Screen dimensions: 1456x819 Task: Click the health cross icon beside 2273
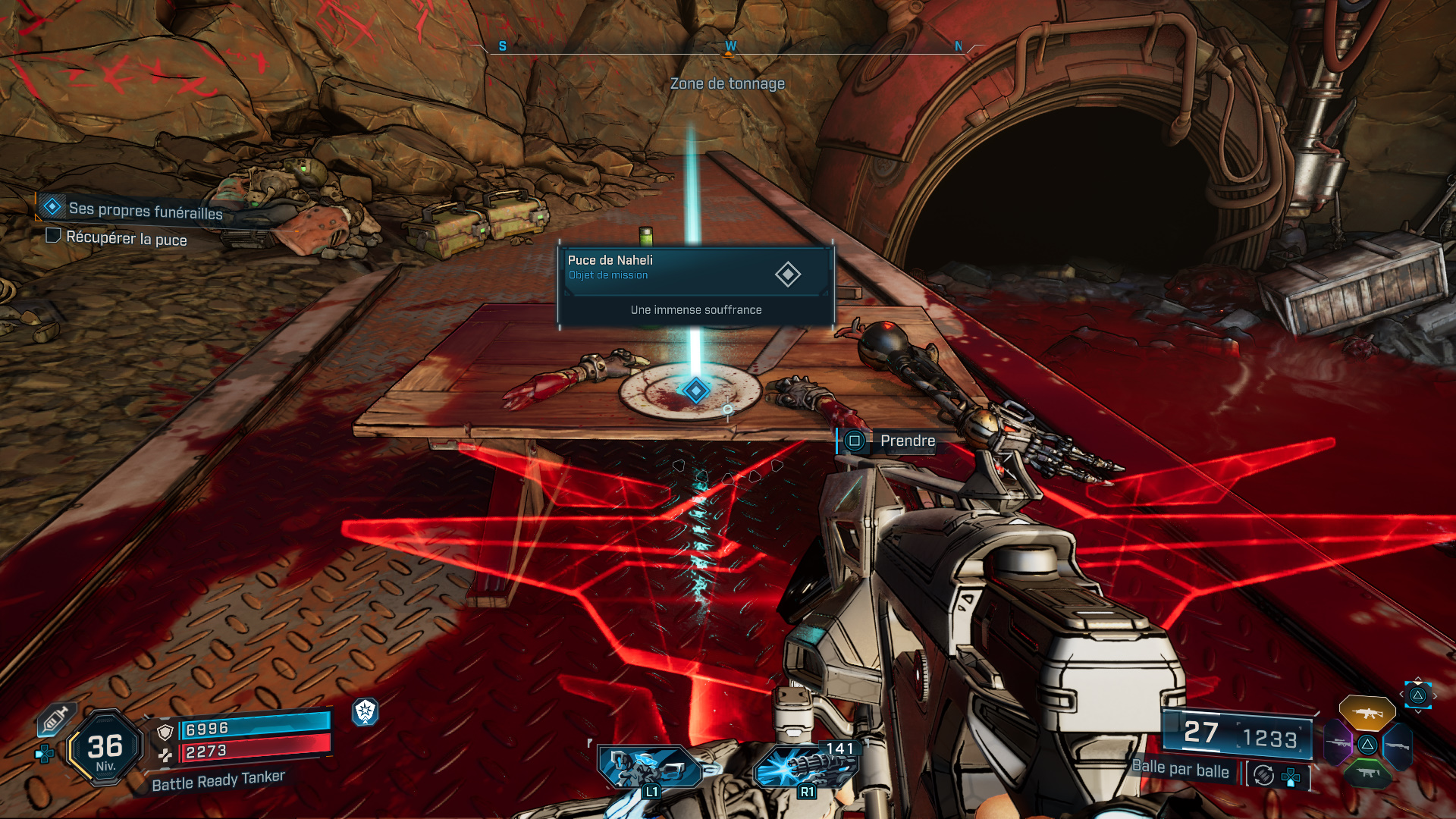tap(165, 755)
